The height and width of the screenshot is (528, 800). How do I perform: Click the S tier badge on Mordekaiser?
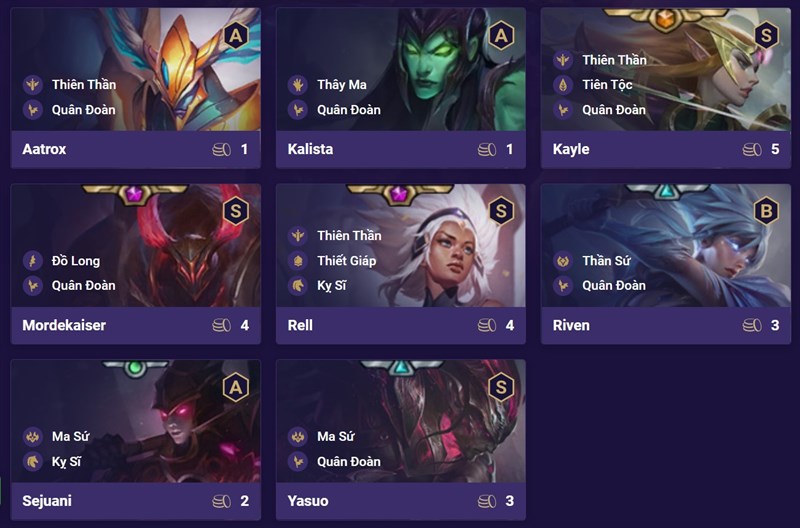coord(235,211)
